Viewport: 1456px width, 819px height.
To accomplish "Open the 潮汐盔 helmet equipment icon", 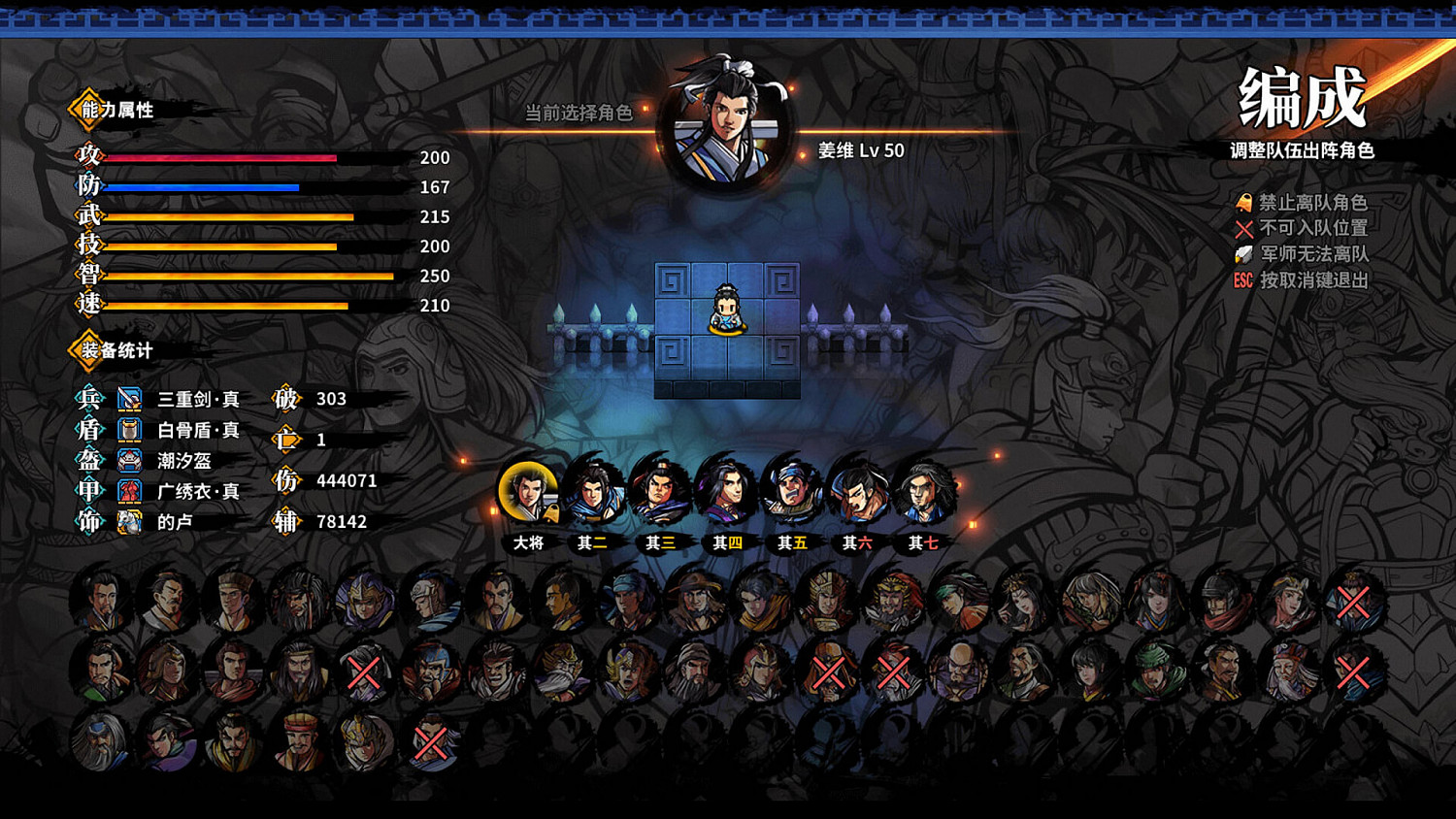I will pos(127,461).
